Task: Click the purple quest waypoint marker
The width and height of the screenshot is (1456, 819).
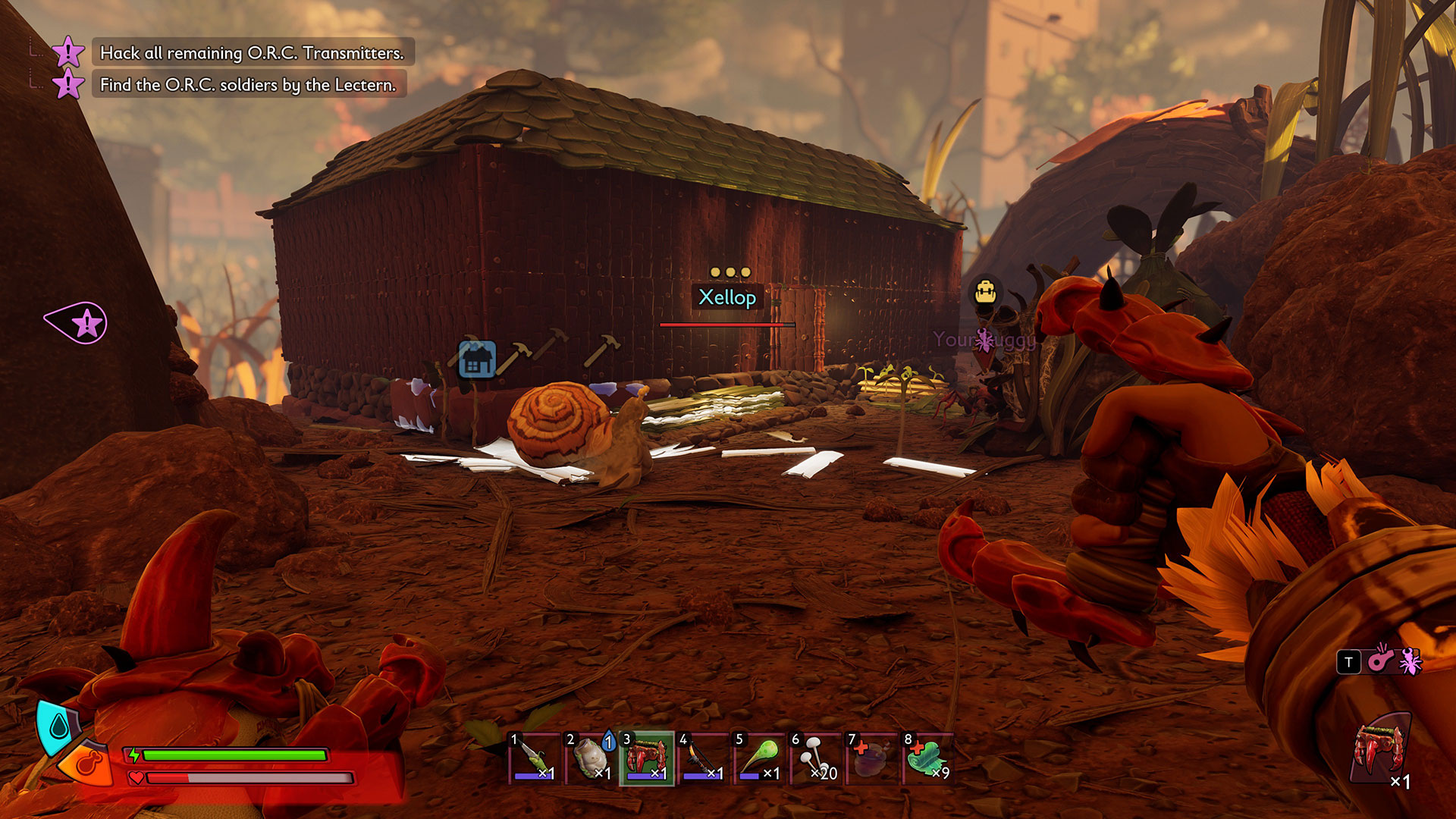Action: click(x=78, y=324)
